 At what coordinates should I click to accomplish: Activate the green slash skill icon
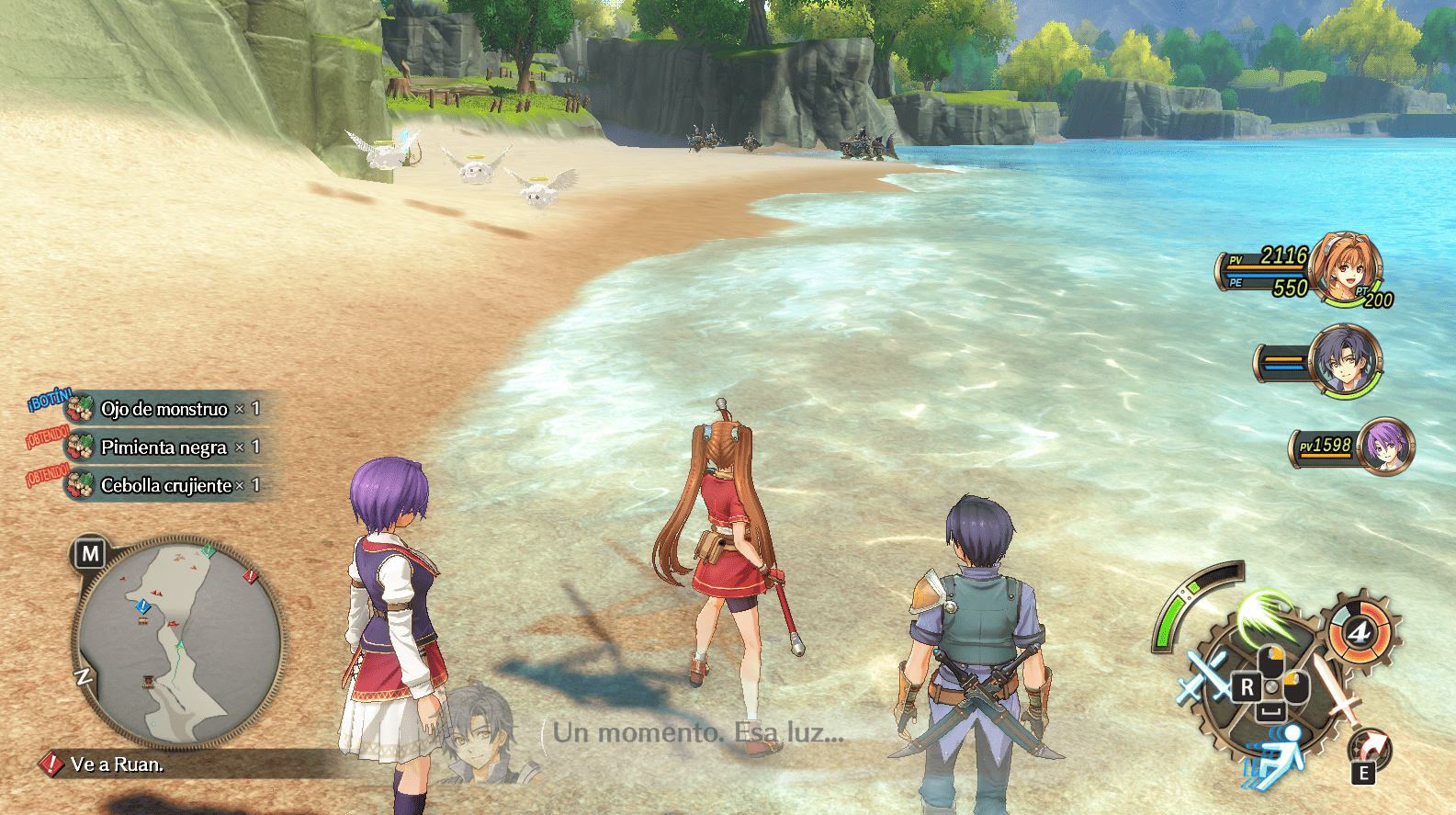click(x=1264, y=617)
